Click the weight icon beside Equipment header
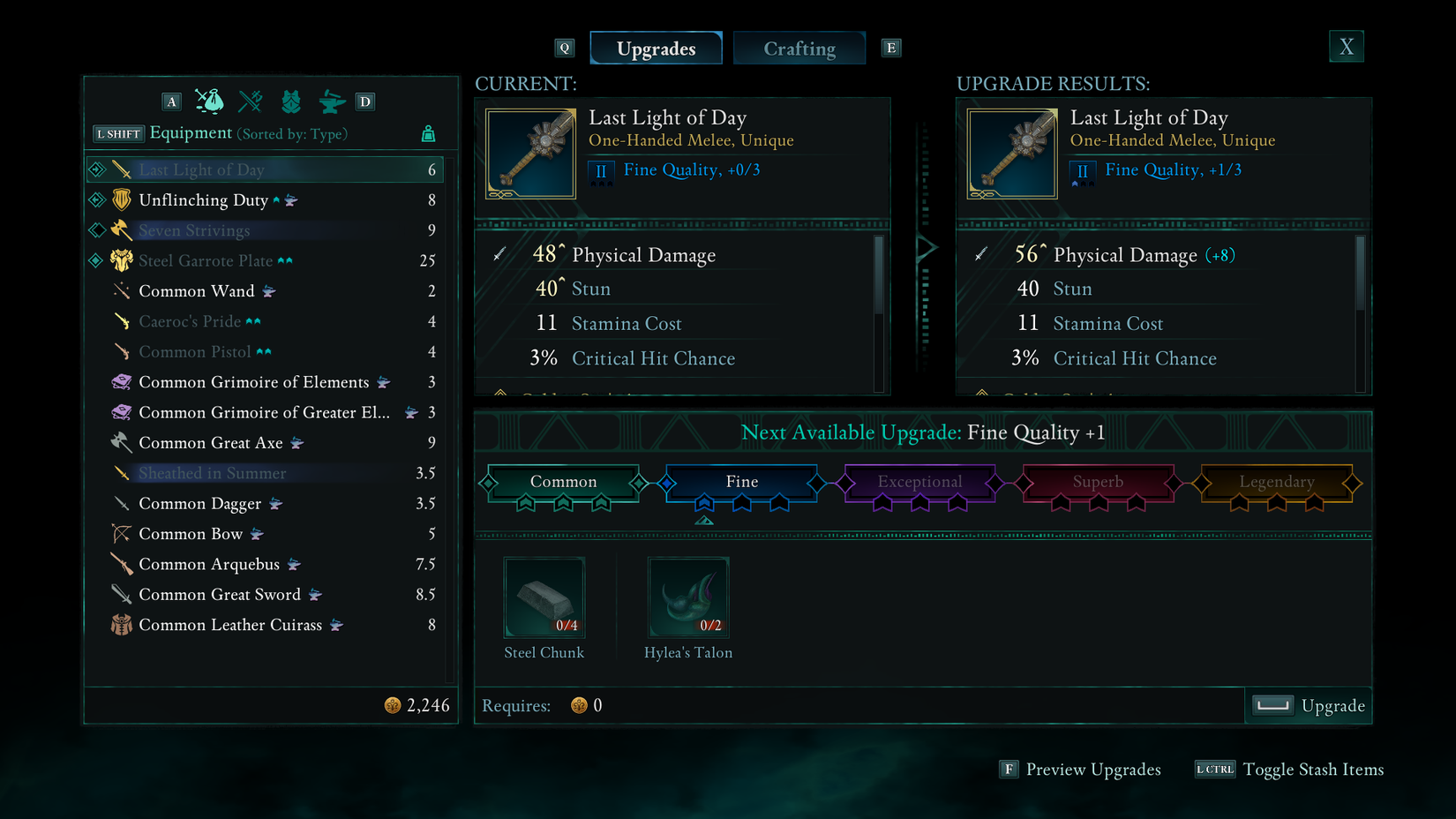The image size is (1456, 819). [x=429, y=132]
